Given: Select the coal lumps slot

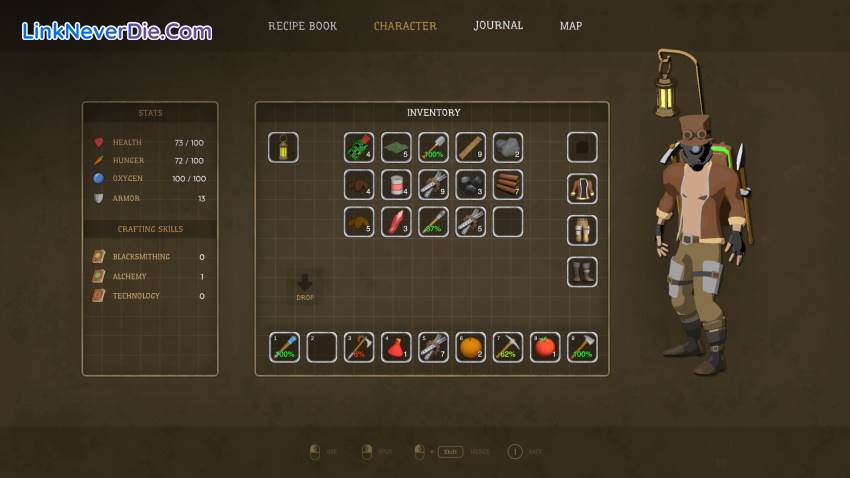Looking at the screenshot, I should [470, 185].
